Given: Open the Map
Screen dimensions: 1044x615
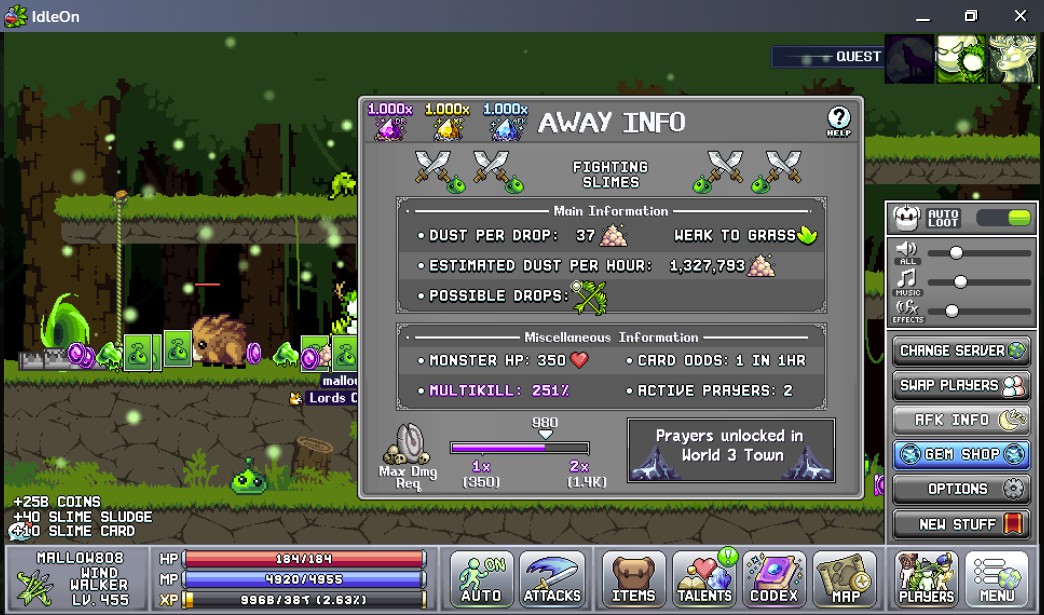Looking at the screenshot, I should tap(845, 579).
